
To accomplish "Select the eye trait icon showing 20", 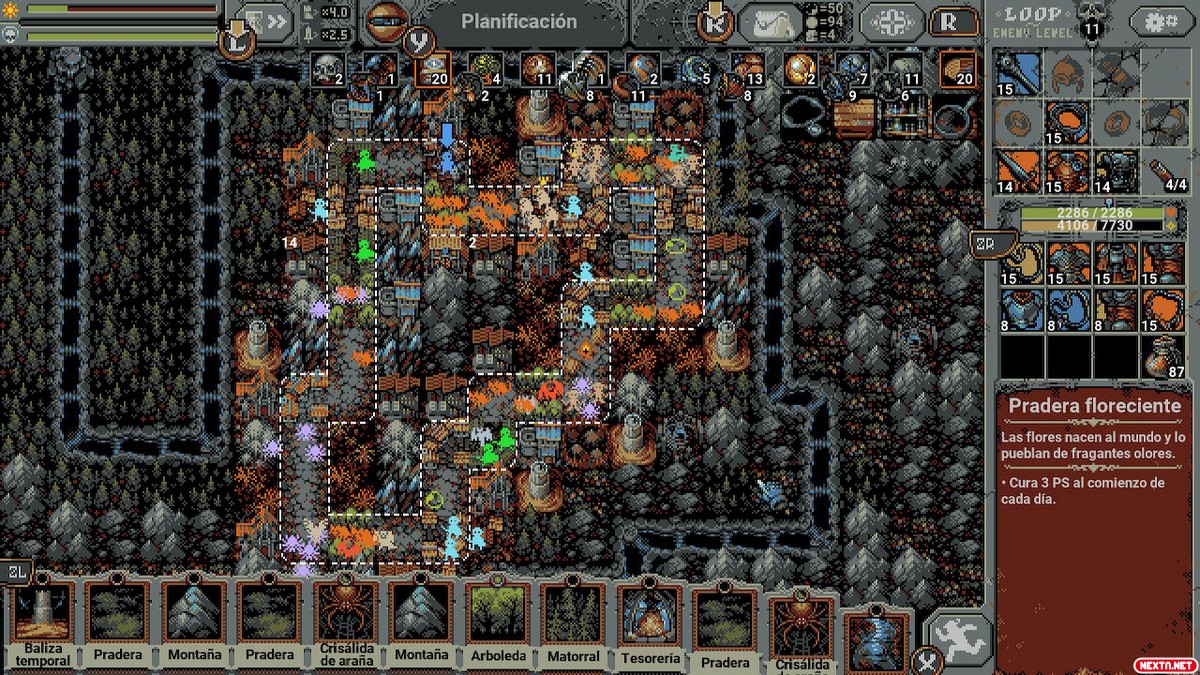I will (x=432, y=70).
